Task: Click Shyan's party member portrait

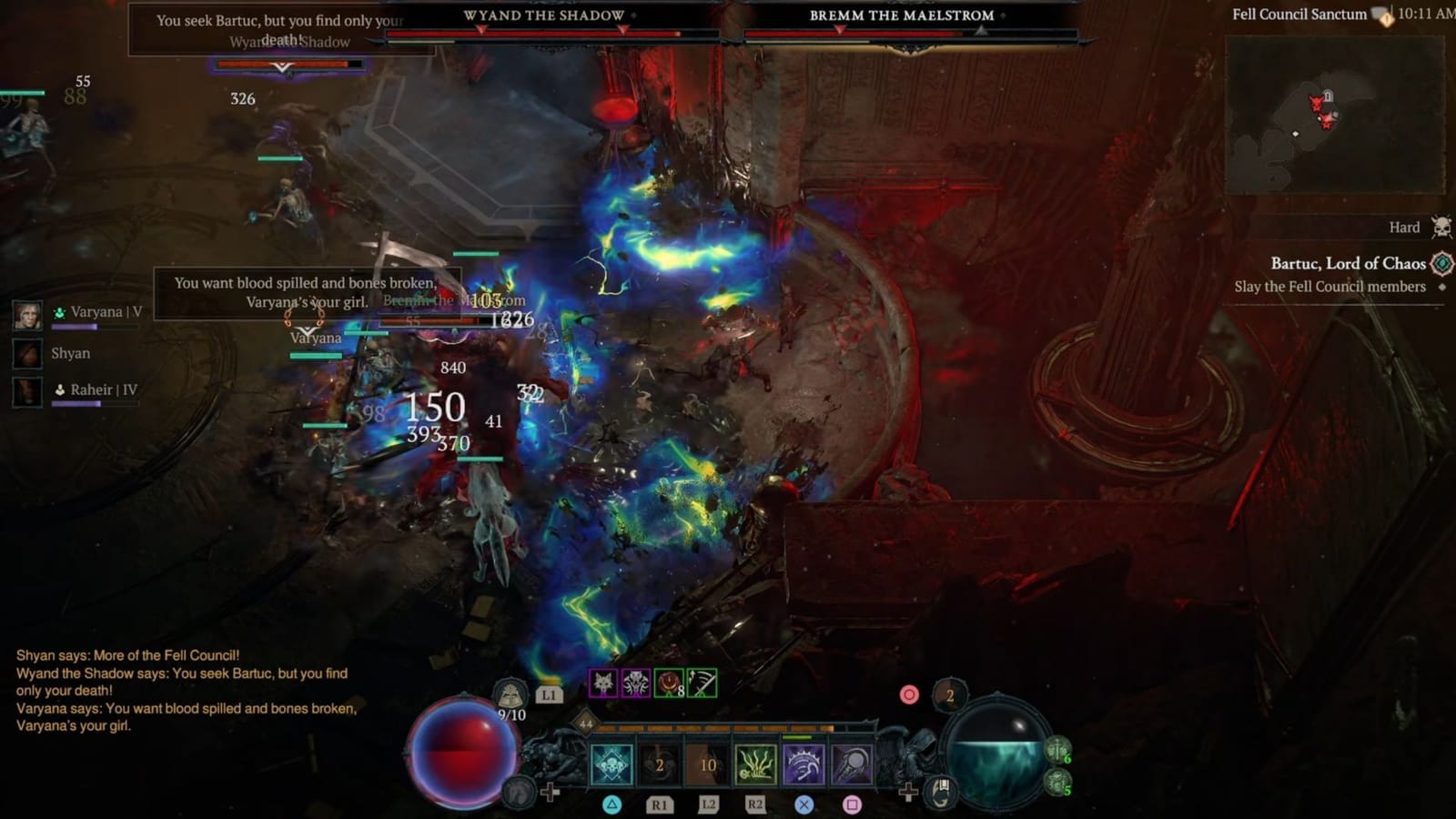Action: click(27, 353)
